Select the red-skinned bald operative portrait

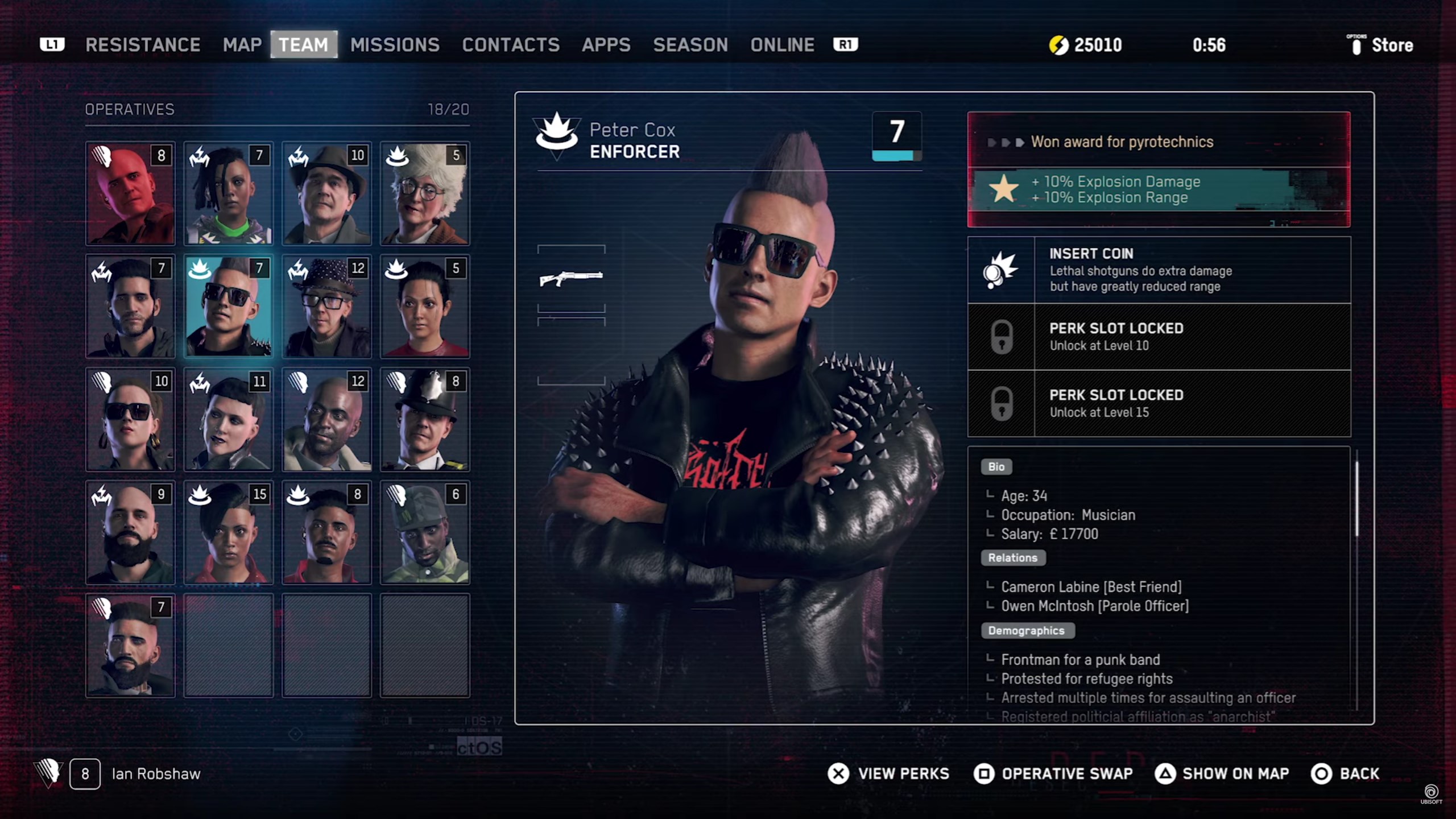(130, 193)
